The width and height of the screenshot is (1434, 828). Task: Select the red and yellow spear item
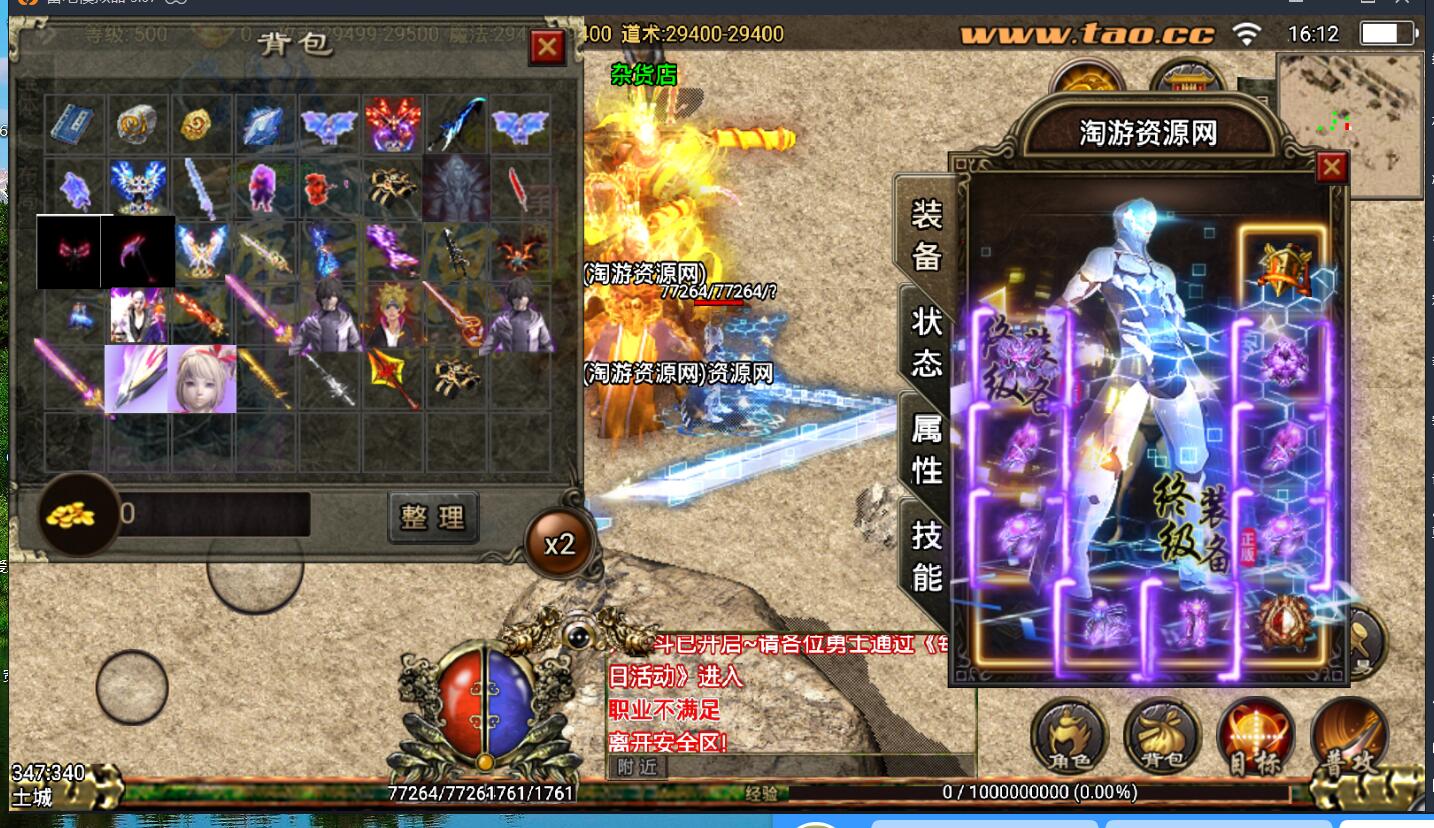[x=393, y=378]
